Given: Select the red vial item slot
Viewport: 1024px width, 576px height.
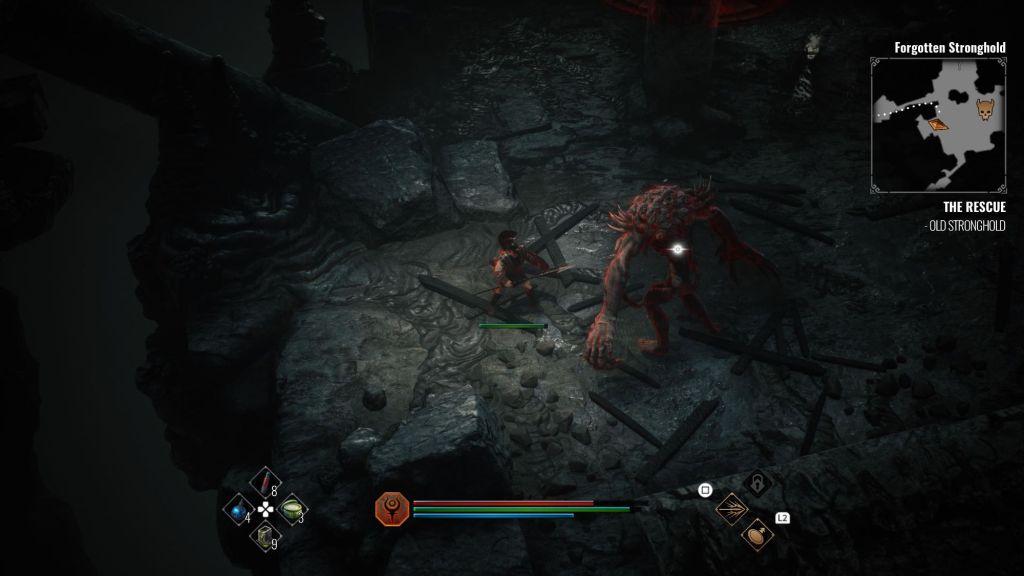Looking at the screenshot, I should click(x=265, y=485).
